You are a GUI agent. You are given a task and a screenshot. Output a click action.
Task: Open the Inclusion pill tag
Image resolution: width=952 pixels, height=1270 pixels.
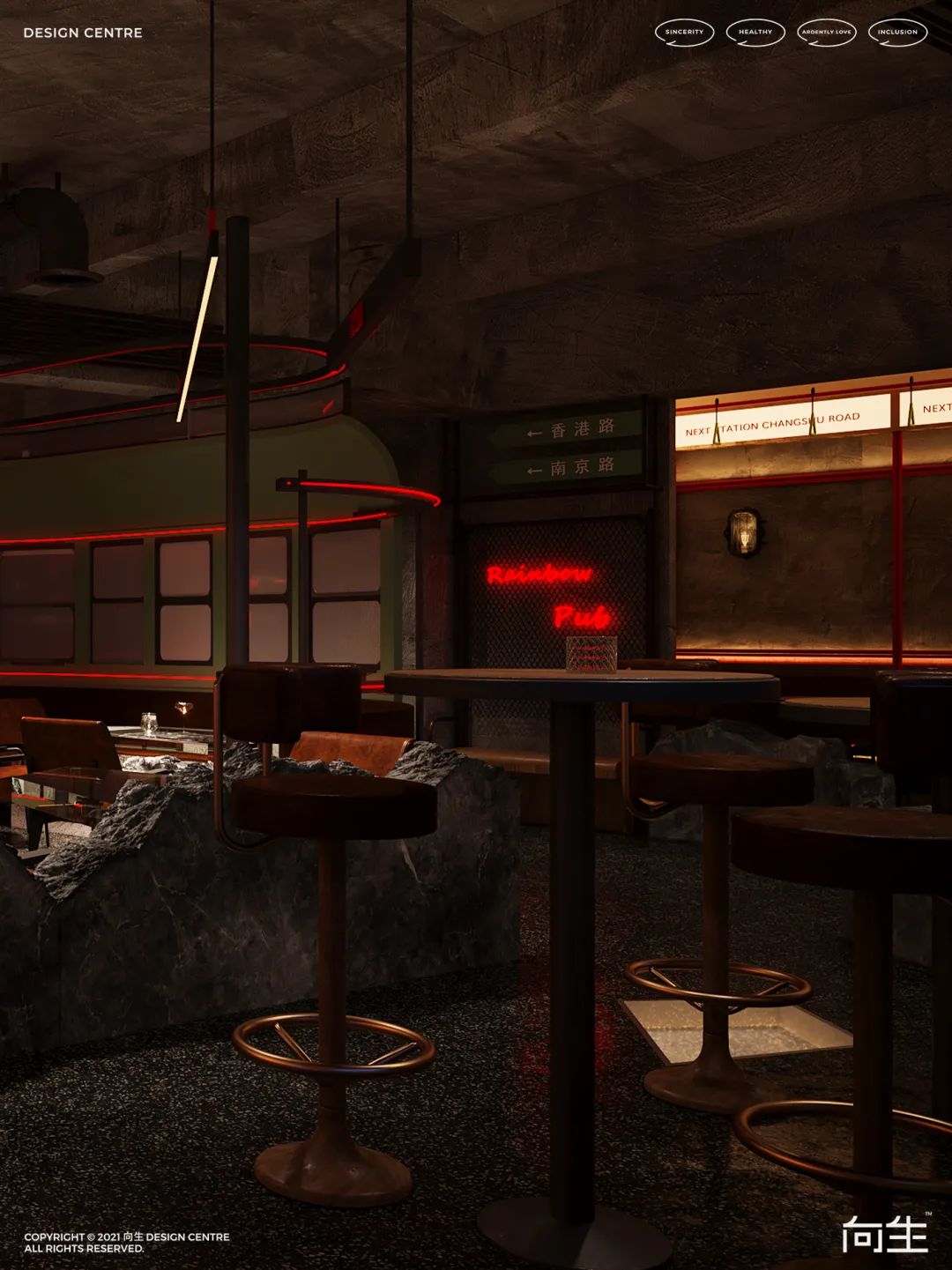(897, 33)
